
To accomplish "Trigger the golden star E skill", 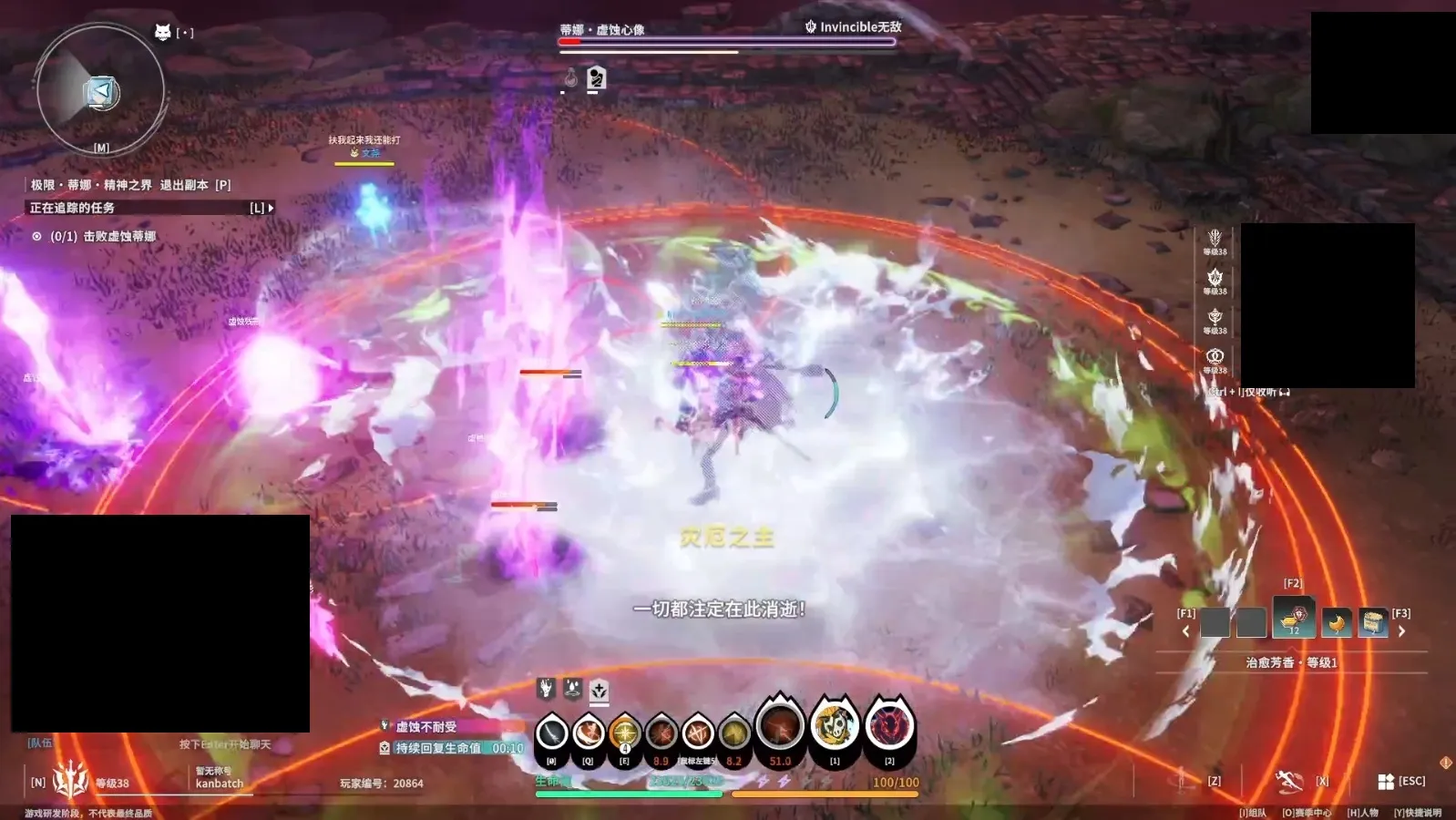I will (625, 733).
